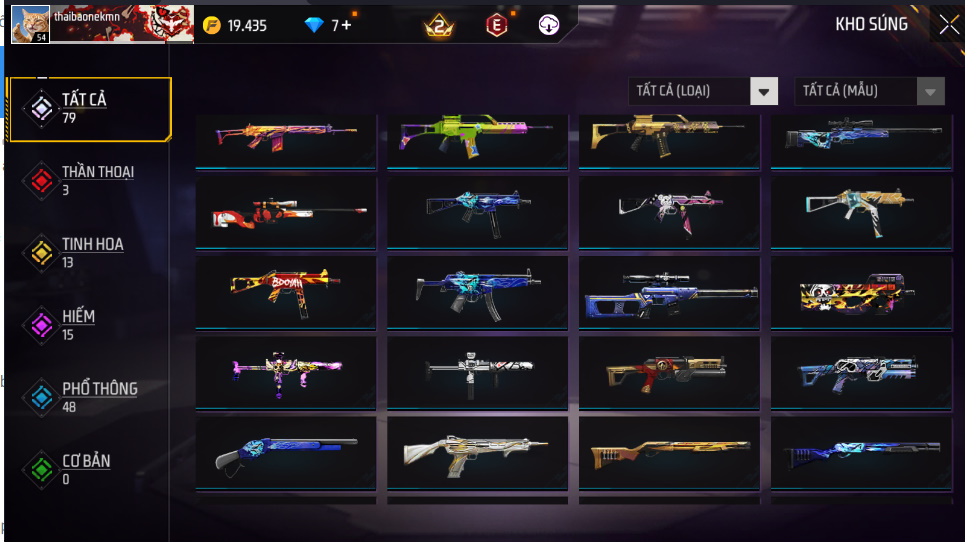Close the Kho Súng weapon vault
Viewport: 965px width, 542px height.
(947, 25)
